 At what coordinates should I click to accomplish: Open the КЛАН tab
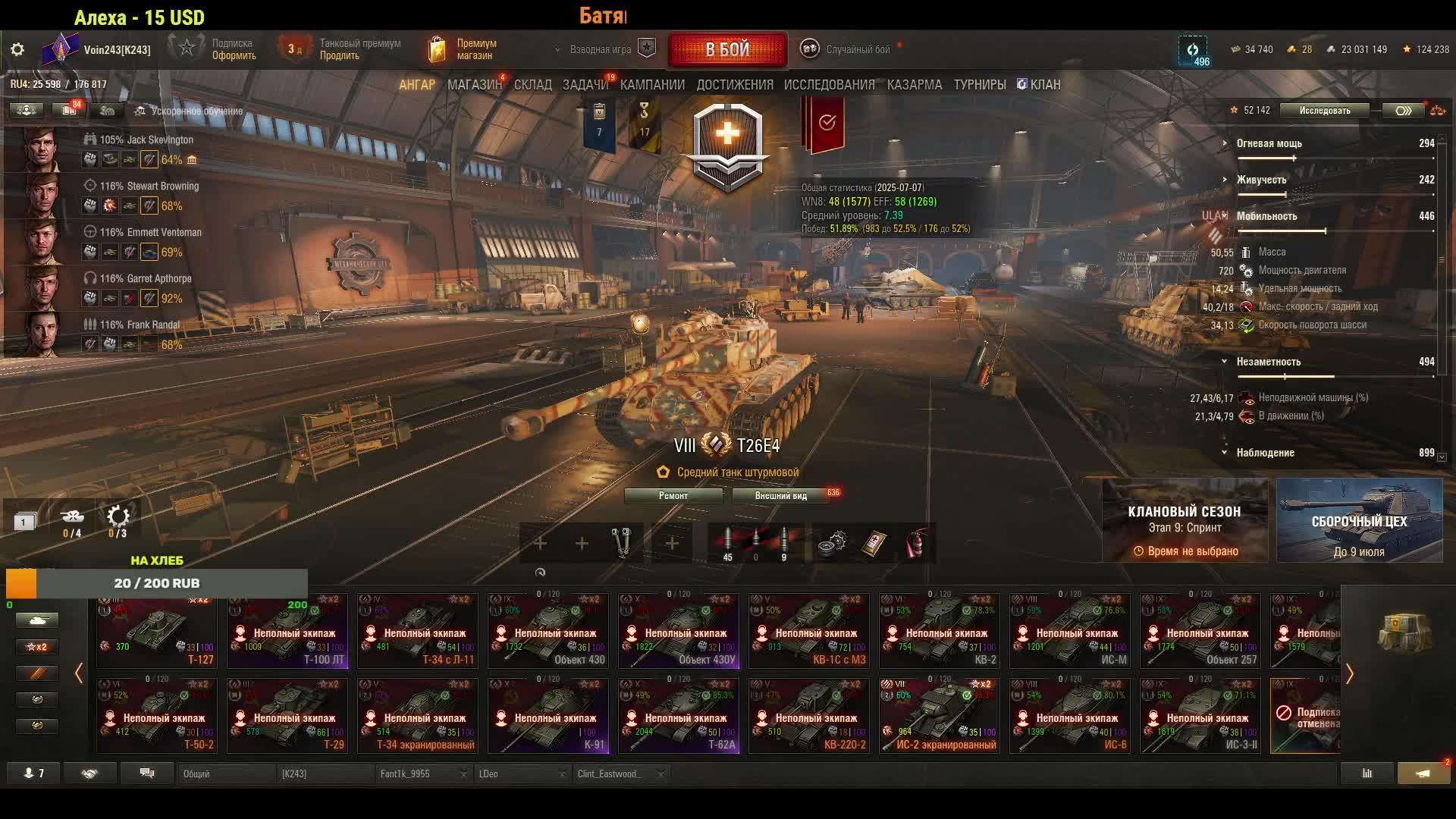(1039, 85)
